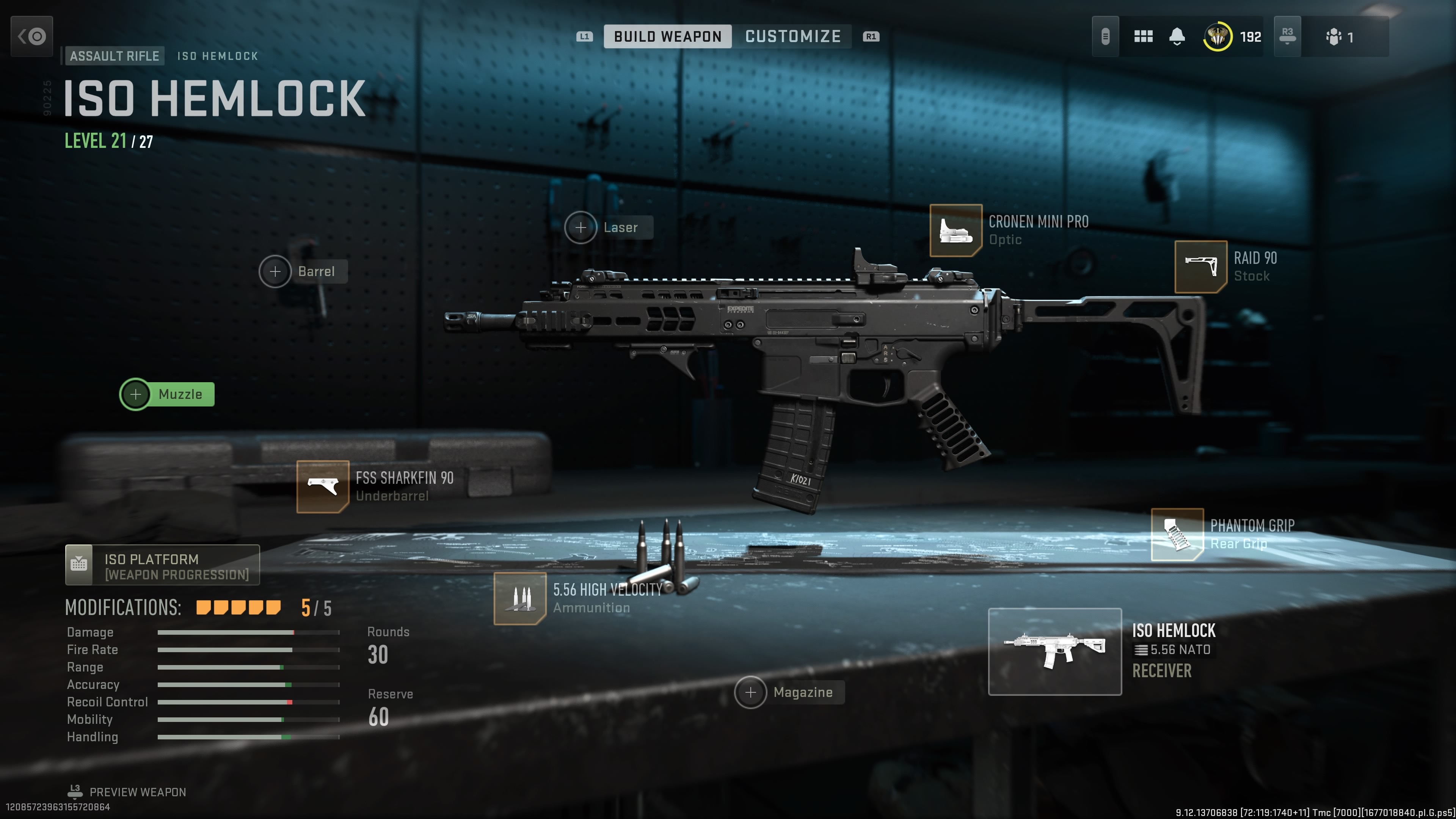Image resolution: width=1456 pixels, height=819 pixels.
Task: Open the FSS Sharkfin 90 underbarrel slot
Action: pyautogui.click(x=322, y=487)
